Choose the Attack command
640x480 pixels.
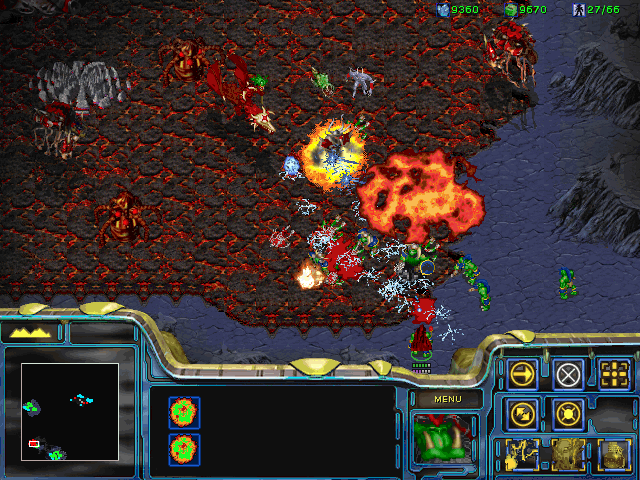click(615, 374)
